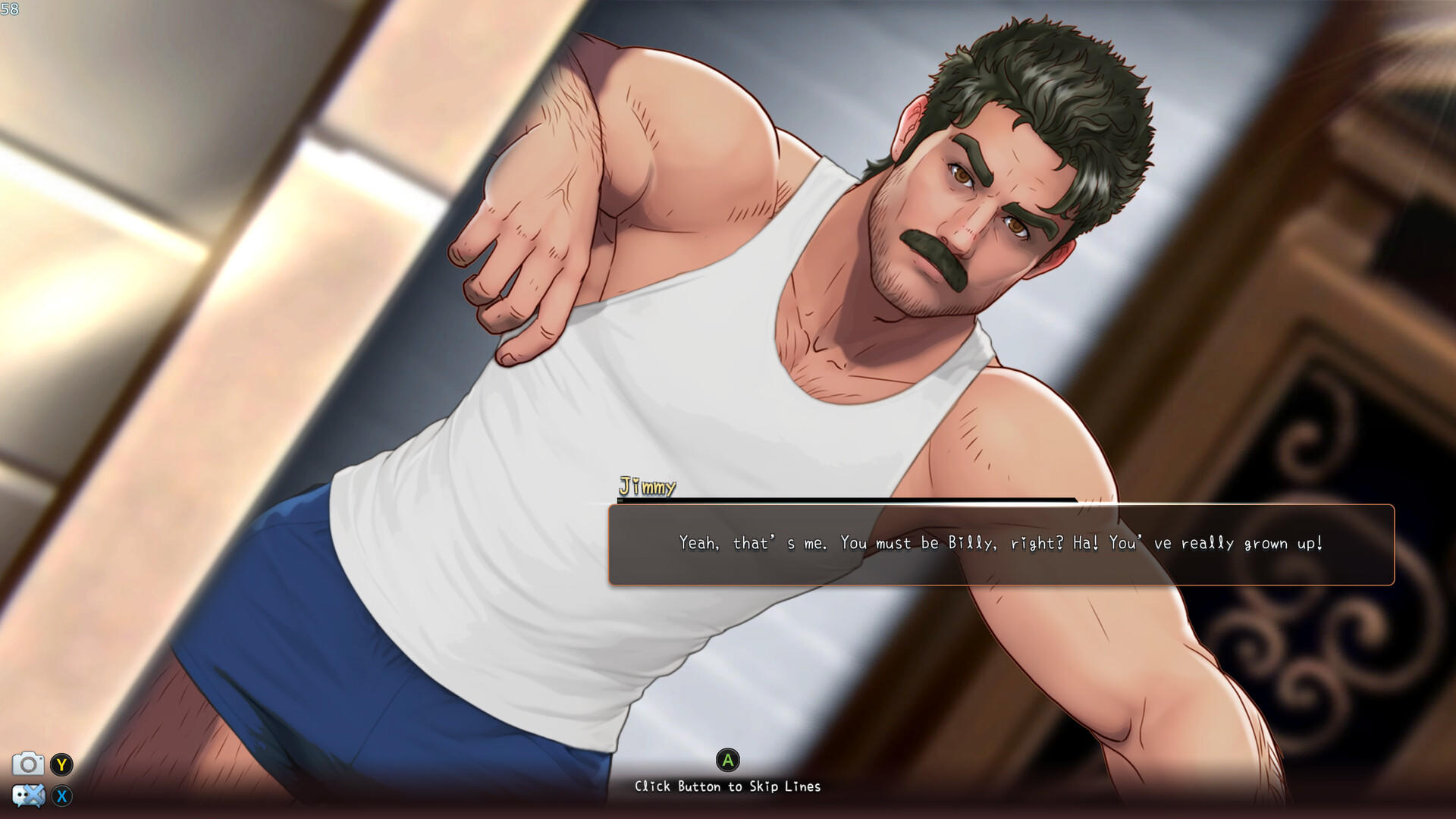Take a screenshot using the camera tool
The height and width of the screenshot is (819, 1456).
27,766
